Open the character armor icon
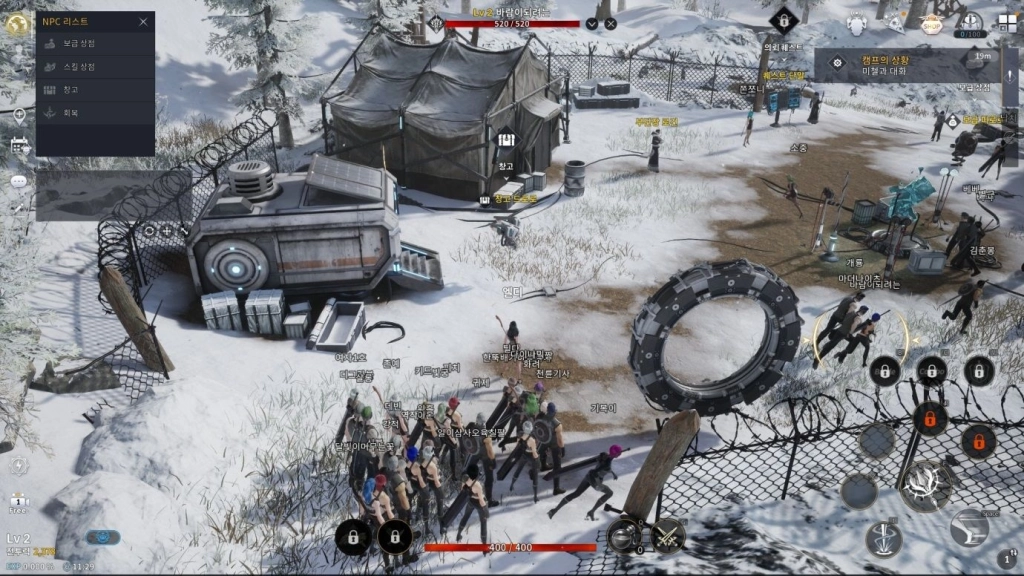Screen dimensions: 1024x576 857,23
